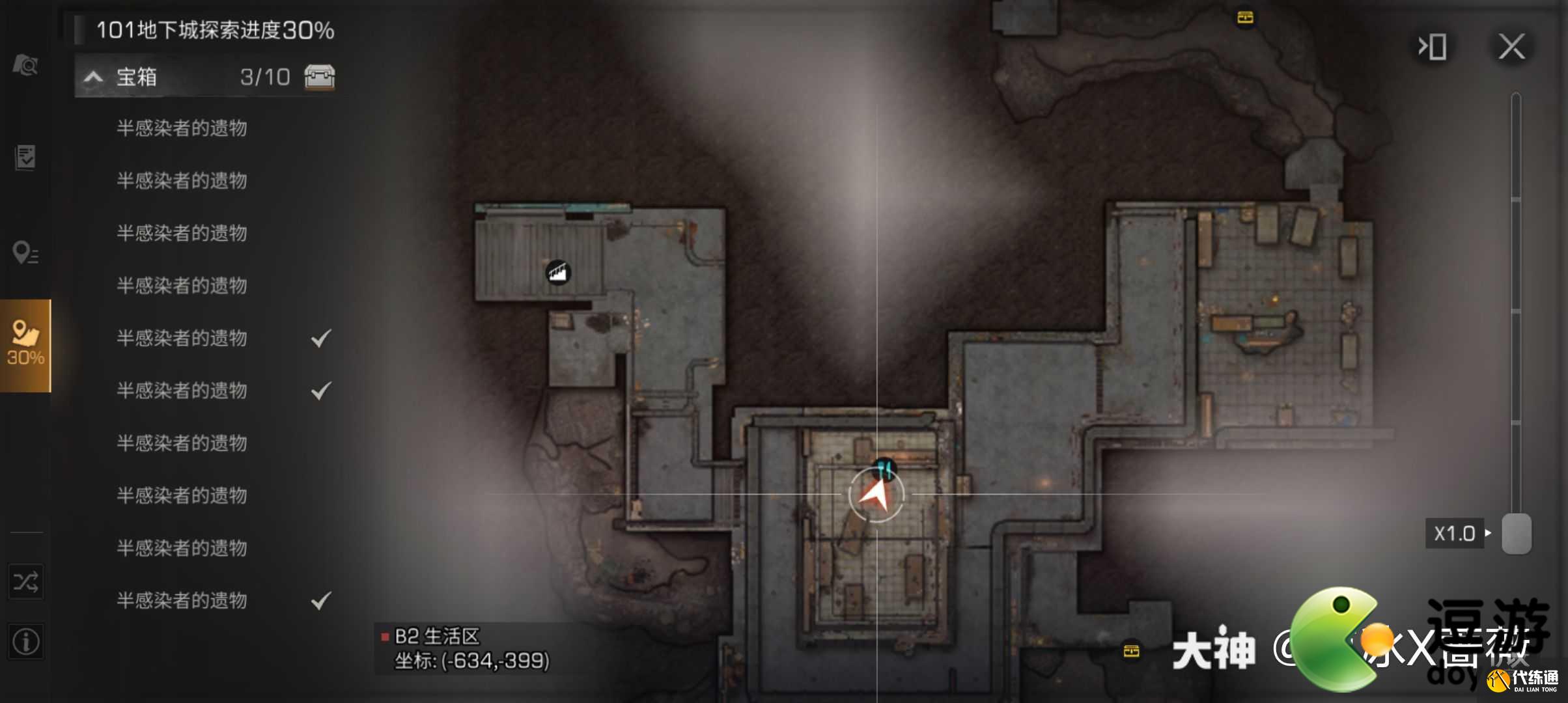Click the treasure chest marker at top of map
The height and width of the screenshot is (703, 1568).
pyautogui.click(x=1245, y=18)
